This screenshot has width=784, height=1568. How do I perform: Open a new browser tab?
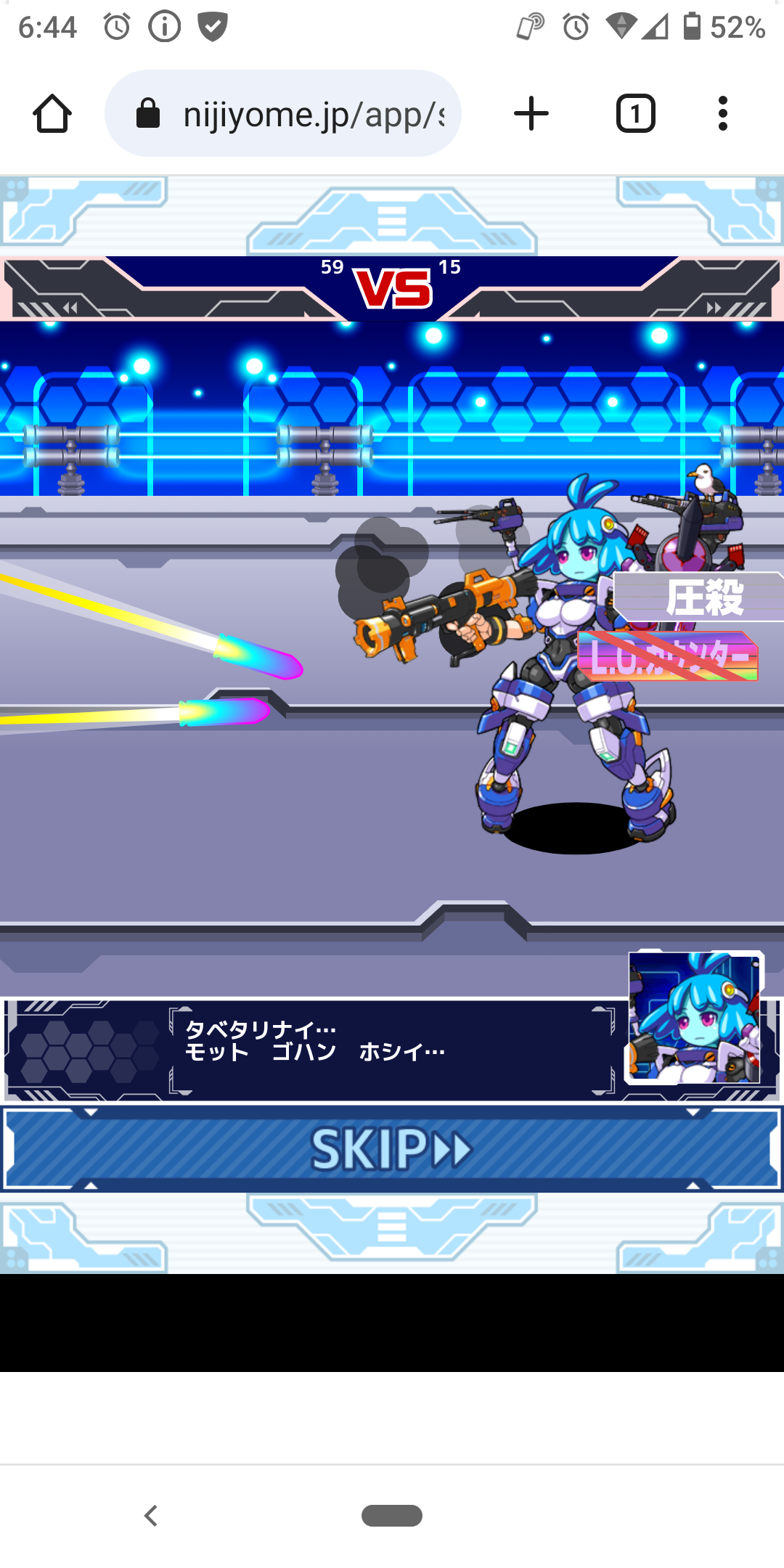pos(531,114)
